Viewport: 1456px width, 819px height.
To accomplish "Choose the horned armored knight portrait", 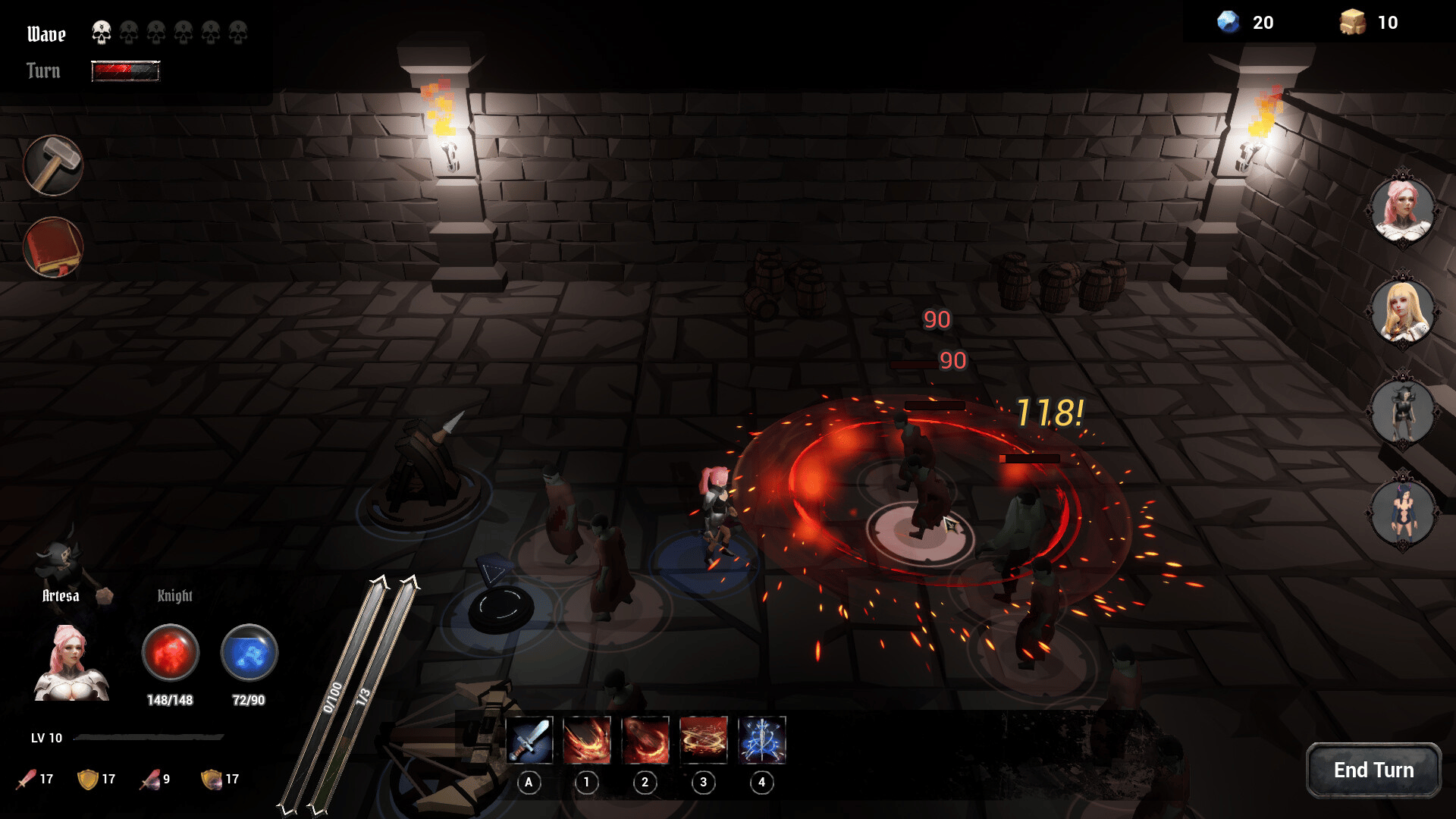I will [1403, 412].
